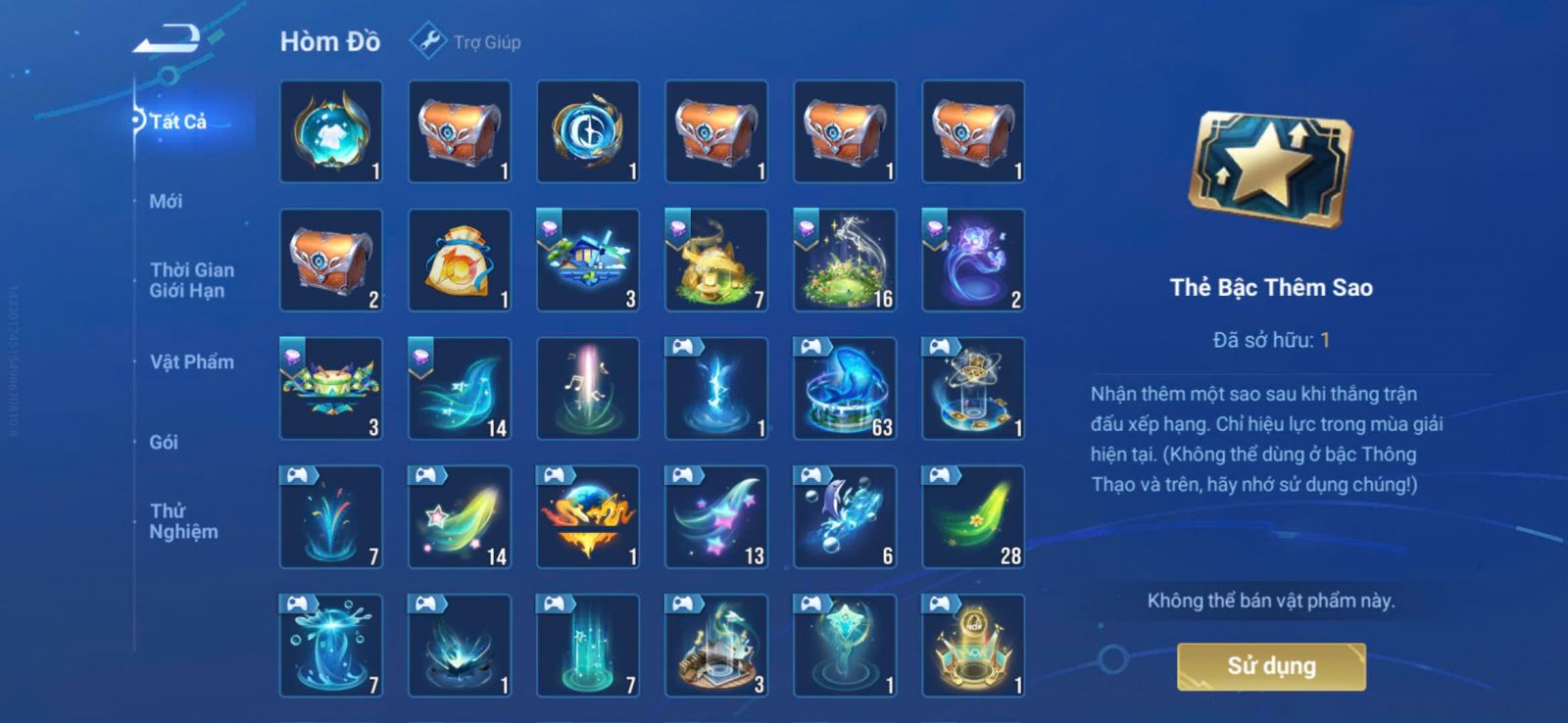Select the green comet effect with 28
Image resolution: width=1568 pixels, height=723 pixels.
coord(973,516)
